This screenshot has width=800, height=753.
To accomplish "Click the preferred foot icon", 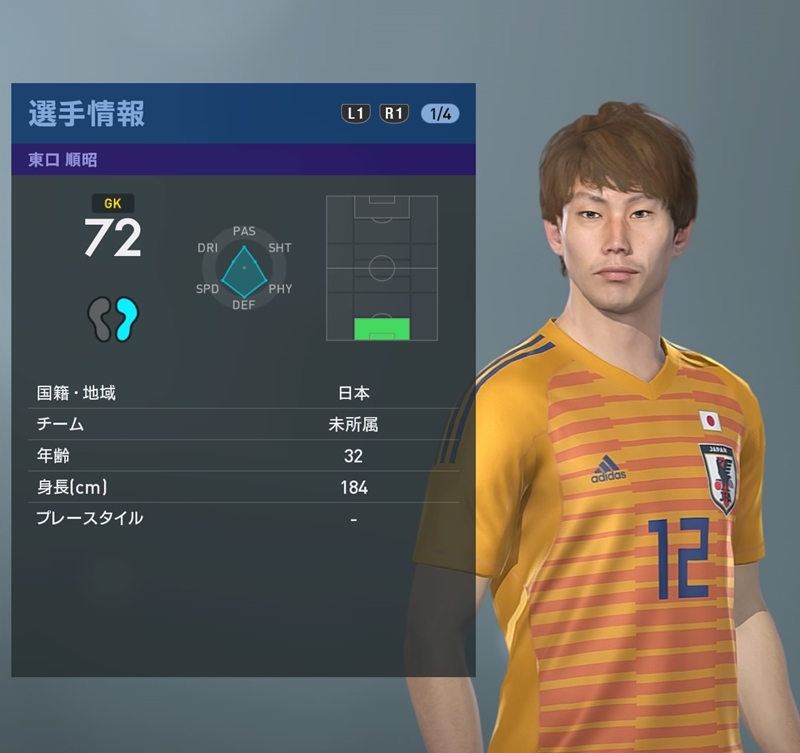I will (111, 318).
